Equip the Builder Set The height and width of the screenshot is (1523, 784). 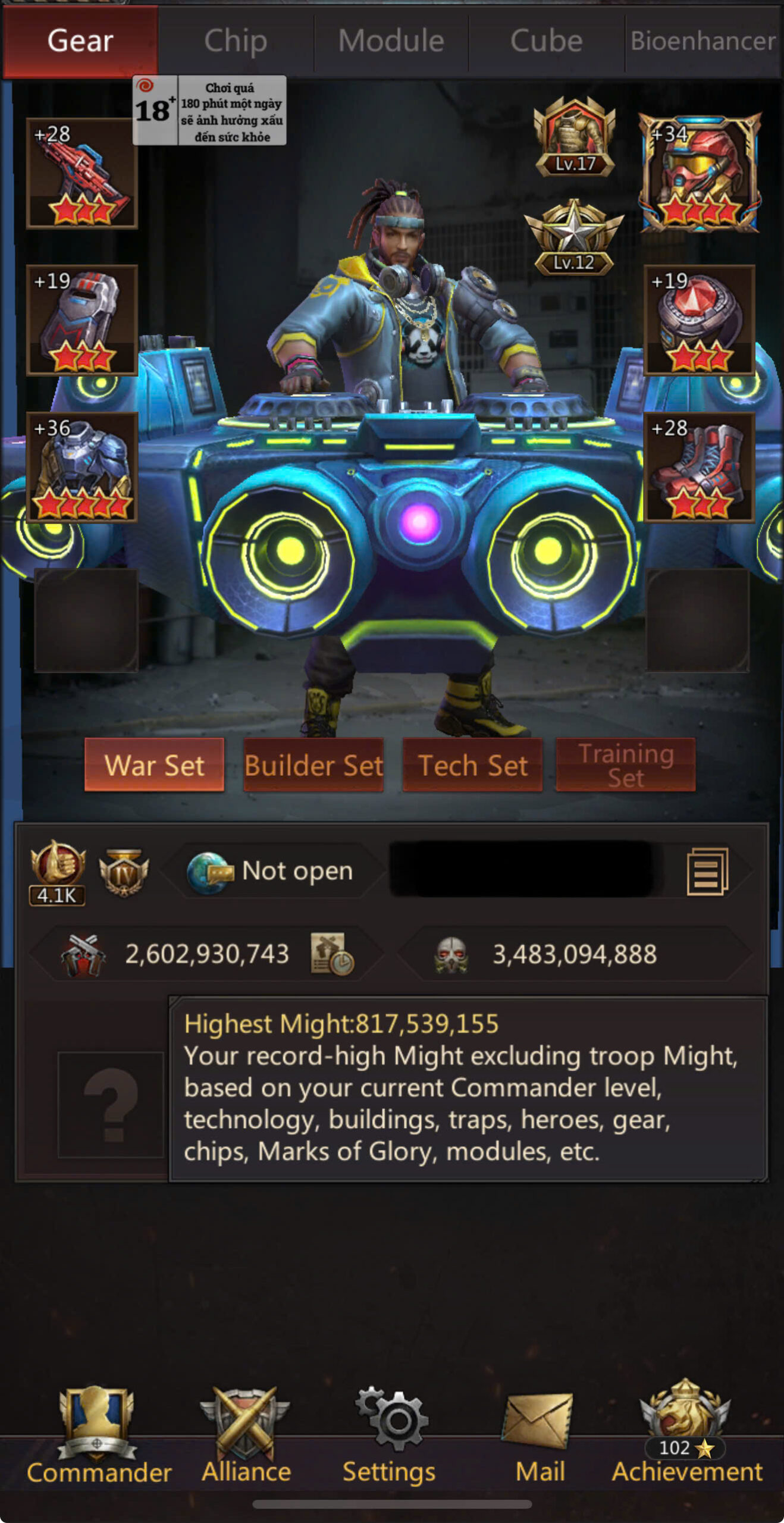[313, 765]
